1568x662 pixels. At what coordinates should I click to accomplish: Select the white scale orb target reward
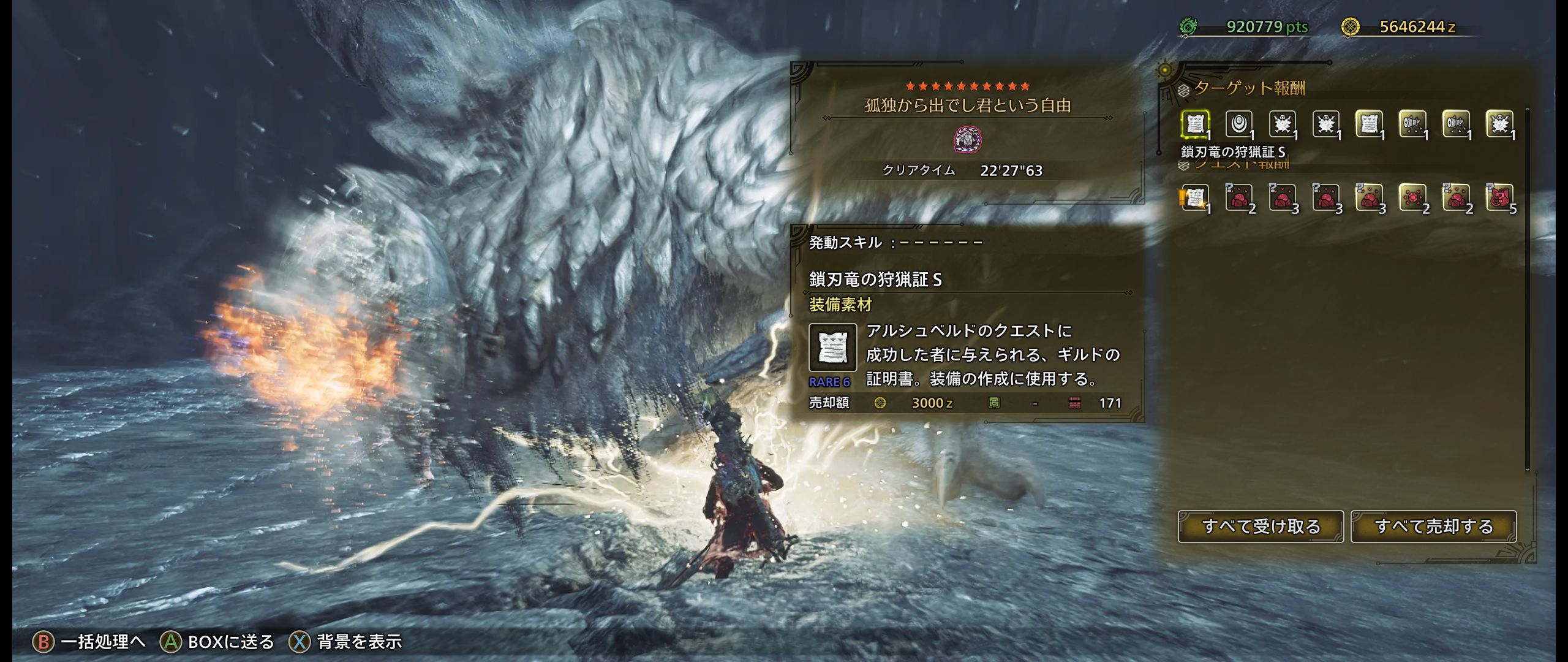point(1238,124)
